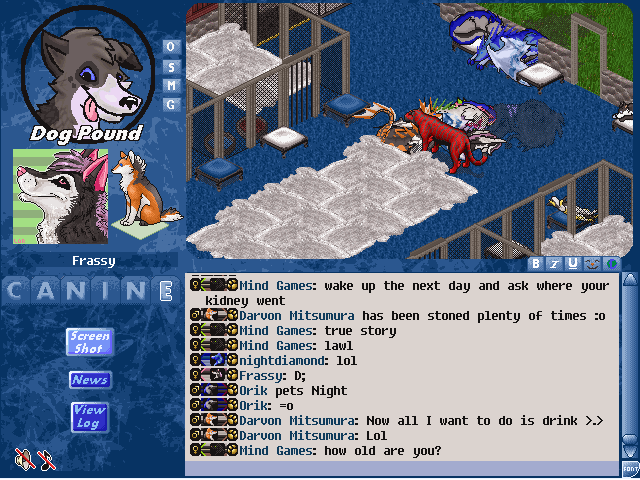This screenshot has width=640, height=480.
Task: Focus the chat text input bar
Action: 400,468
